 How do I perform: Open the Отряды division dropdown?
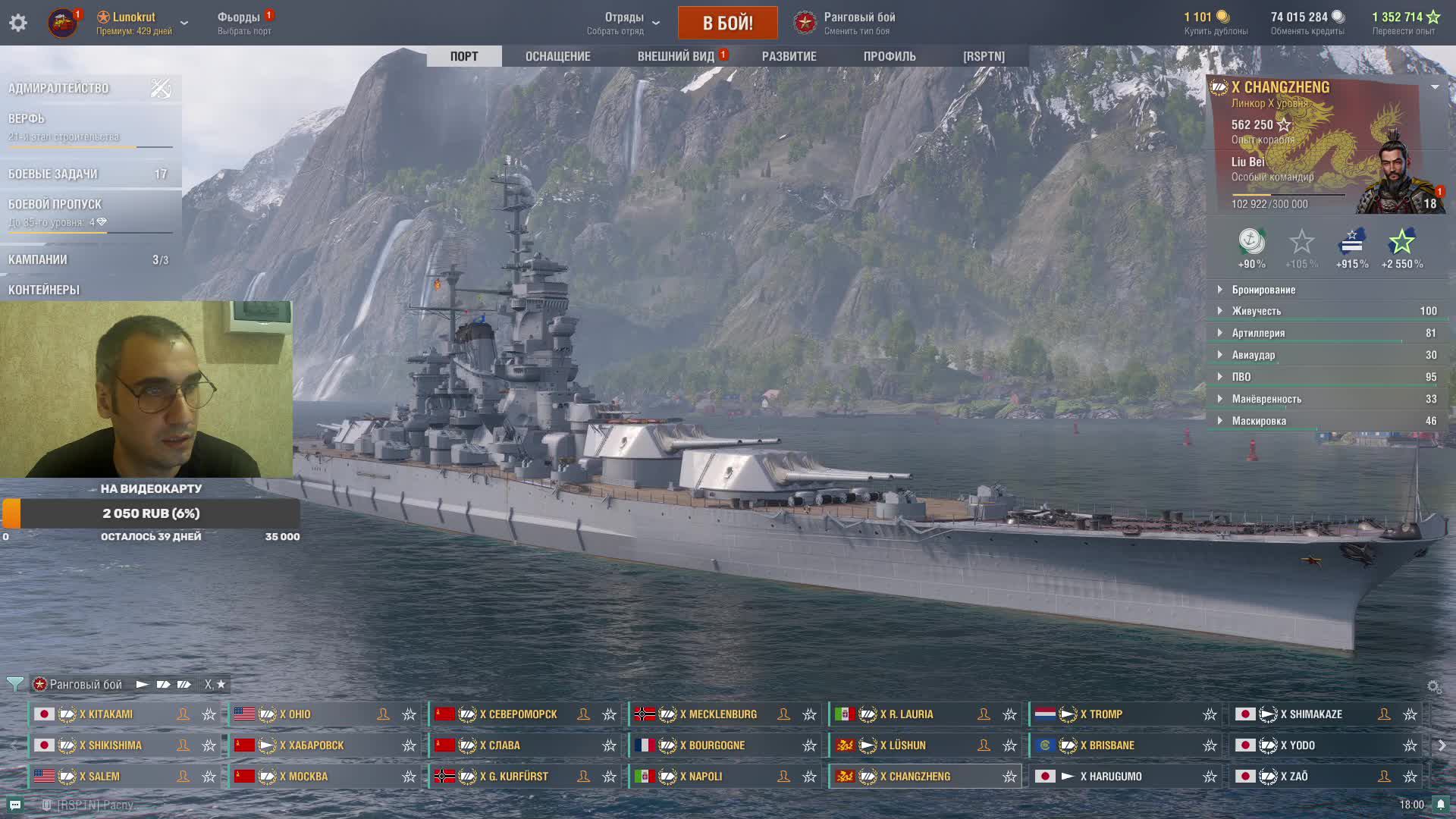pyautogui.click(x=624, y=23)
